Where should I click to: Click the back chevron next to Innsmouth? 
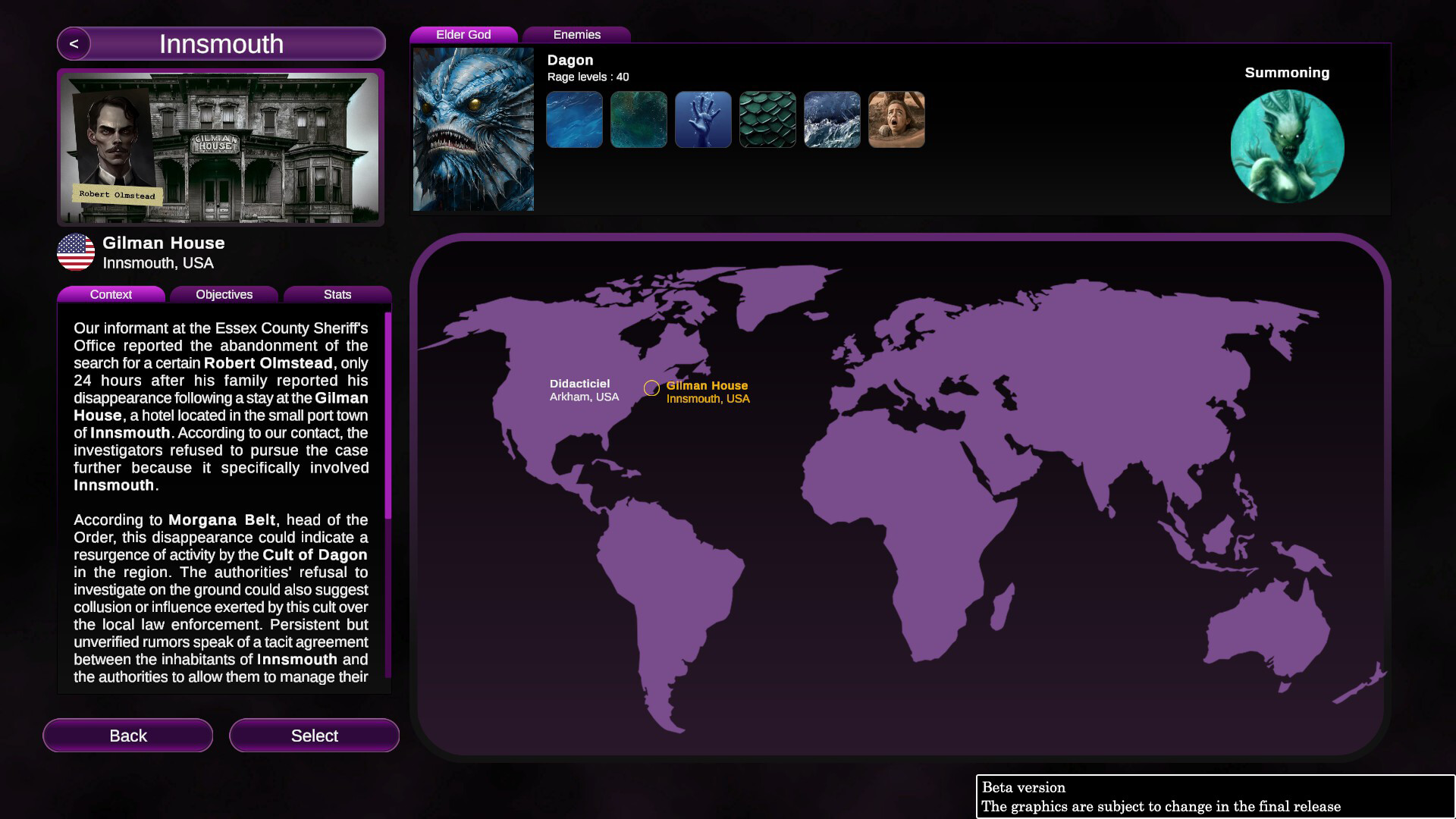point(73,44)
